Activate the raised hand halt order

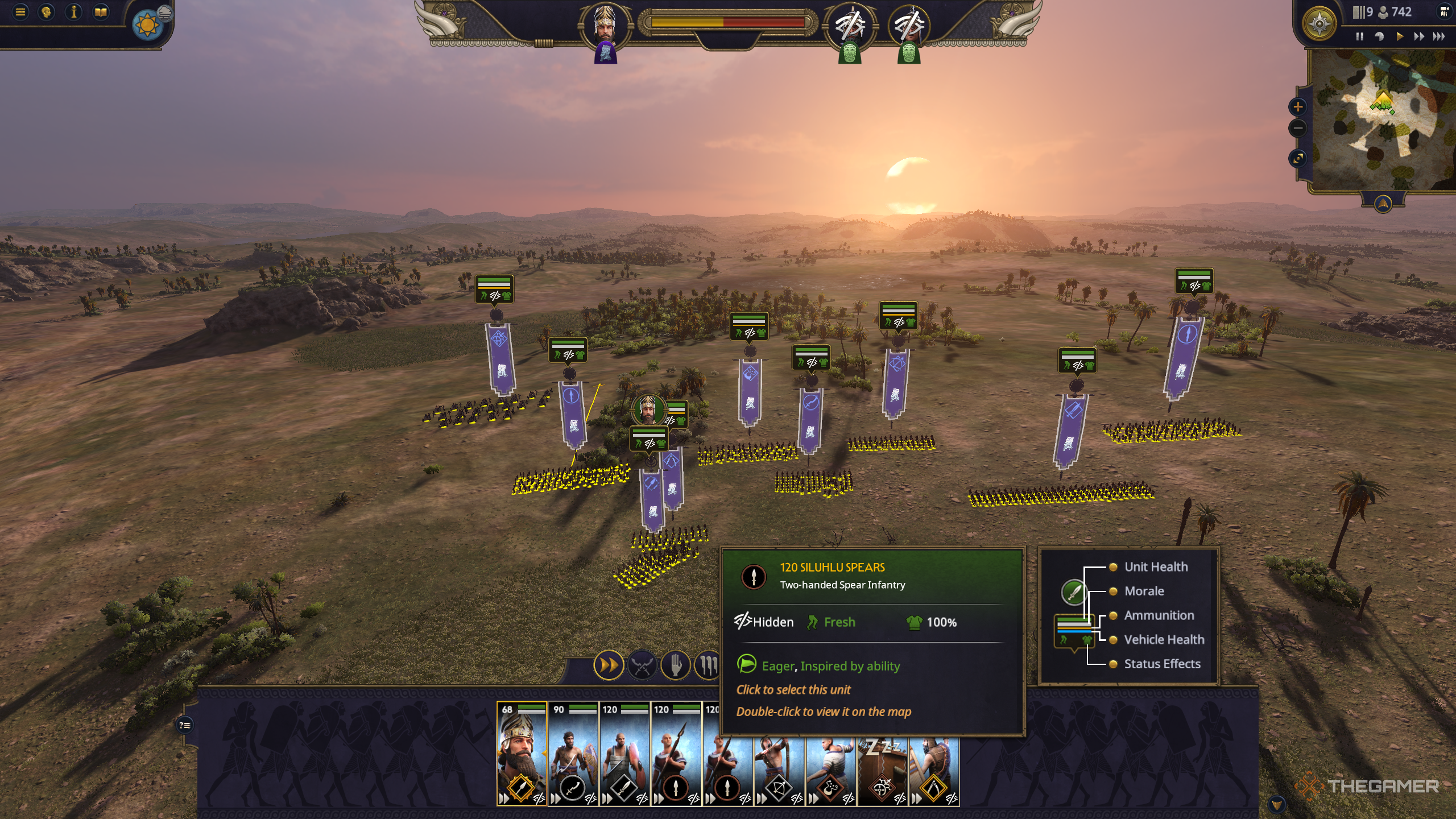tap(675, 665)
